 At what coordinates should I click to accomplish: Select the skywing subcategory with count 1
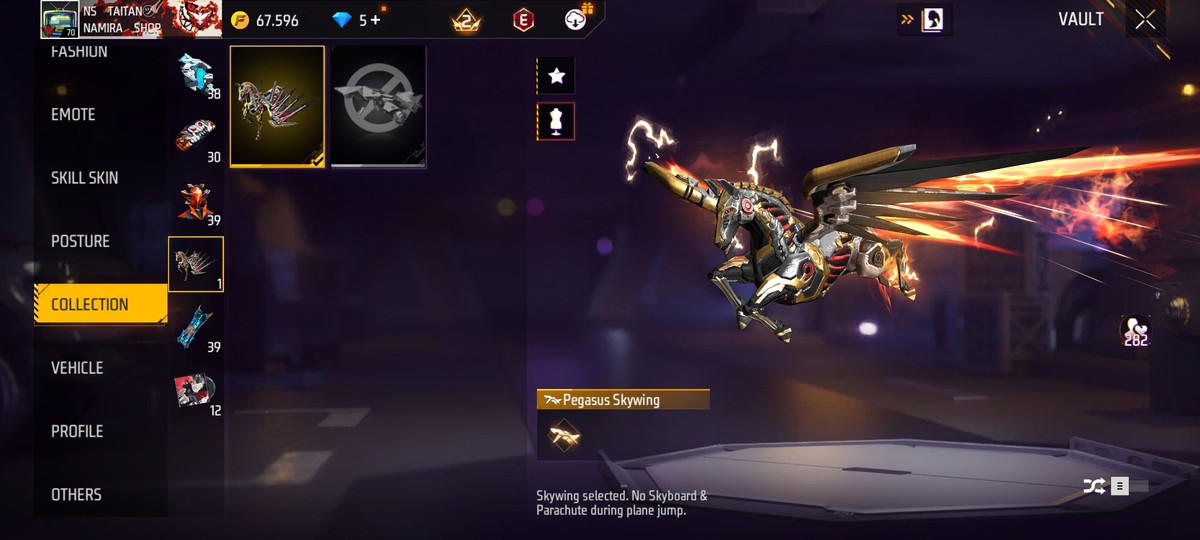(x=196, y=264)
